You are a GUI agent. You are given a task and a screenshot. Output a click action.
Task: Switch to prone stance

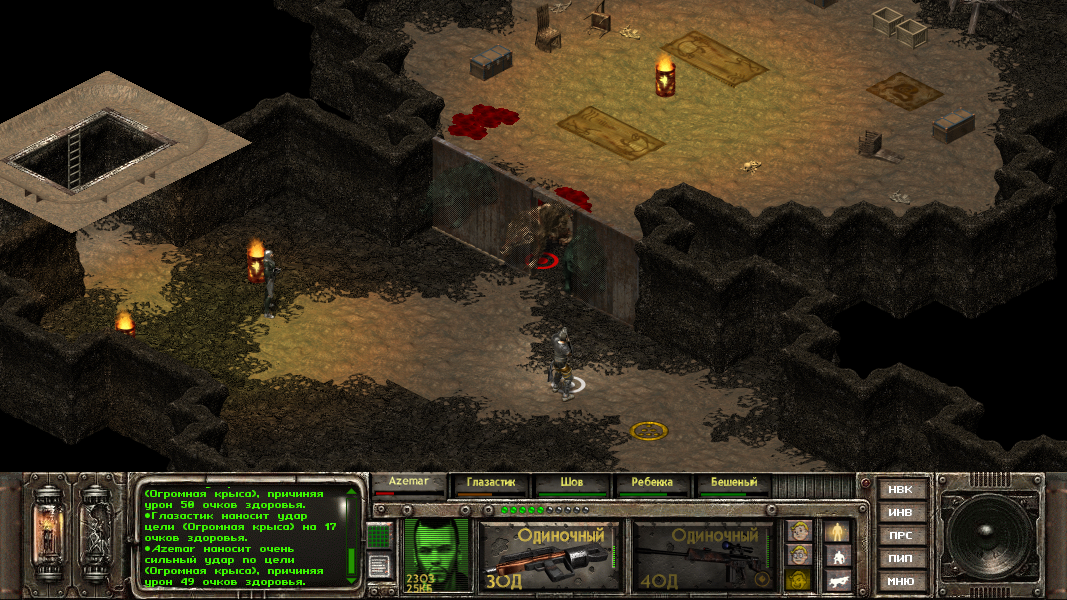837,580
